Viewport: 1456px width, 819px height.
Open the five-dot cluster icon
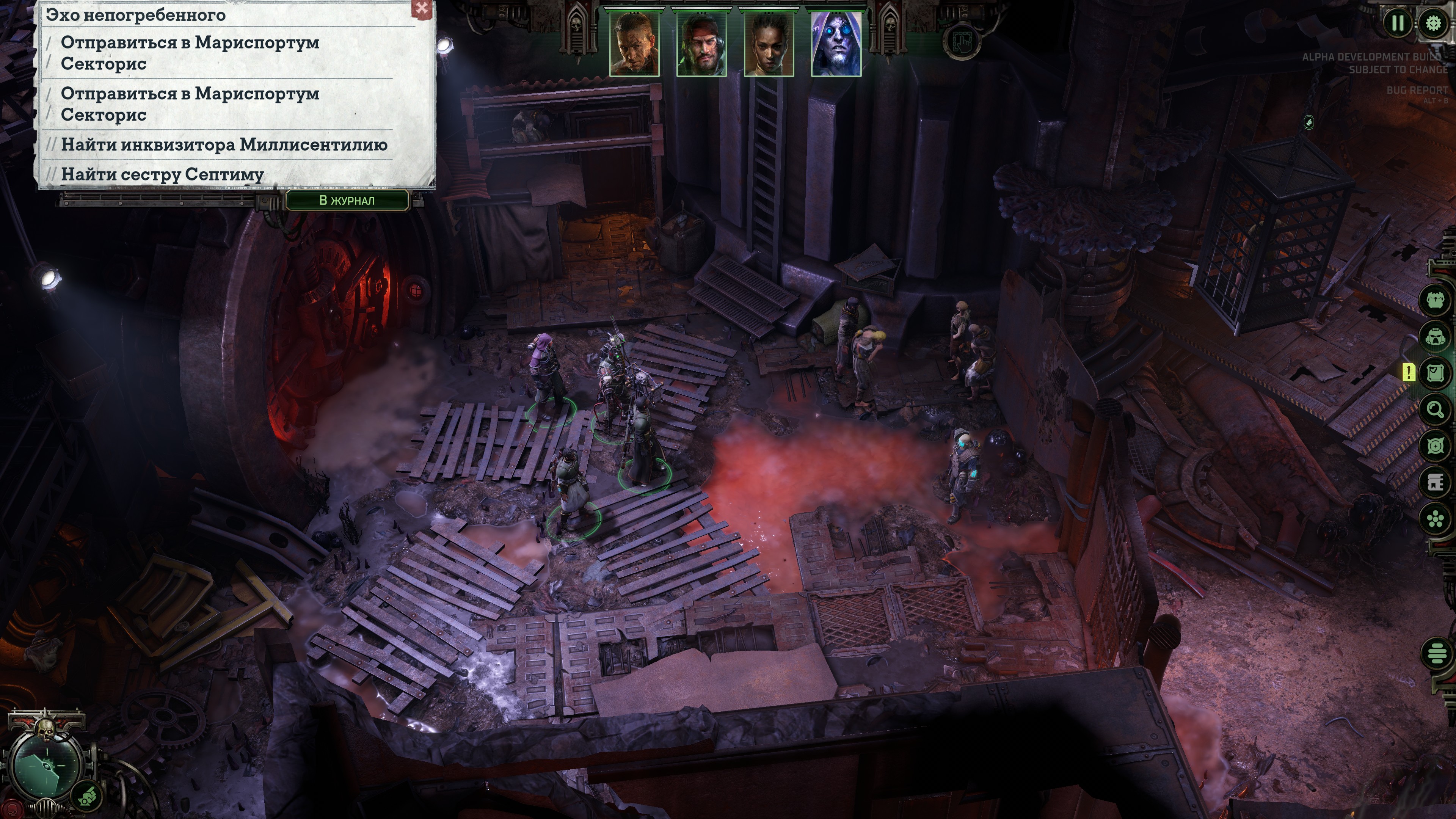(1436, 519)
